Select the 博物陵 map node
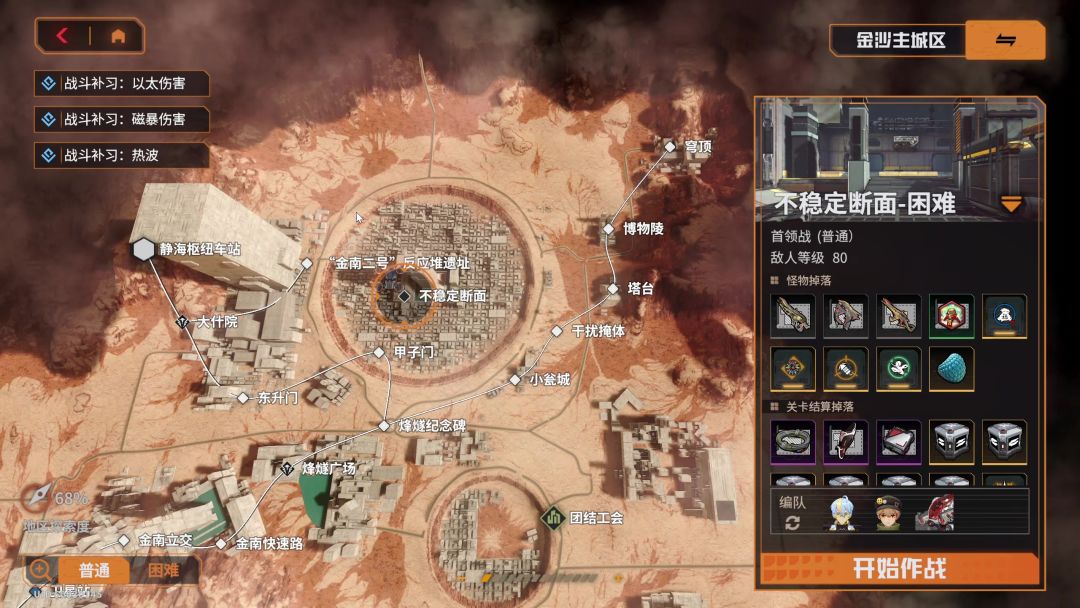1080x608 pixels. click(x=608, y=229)
